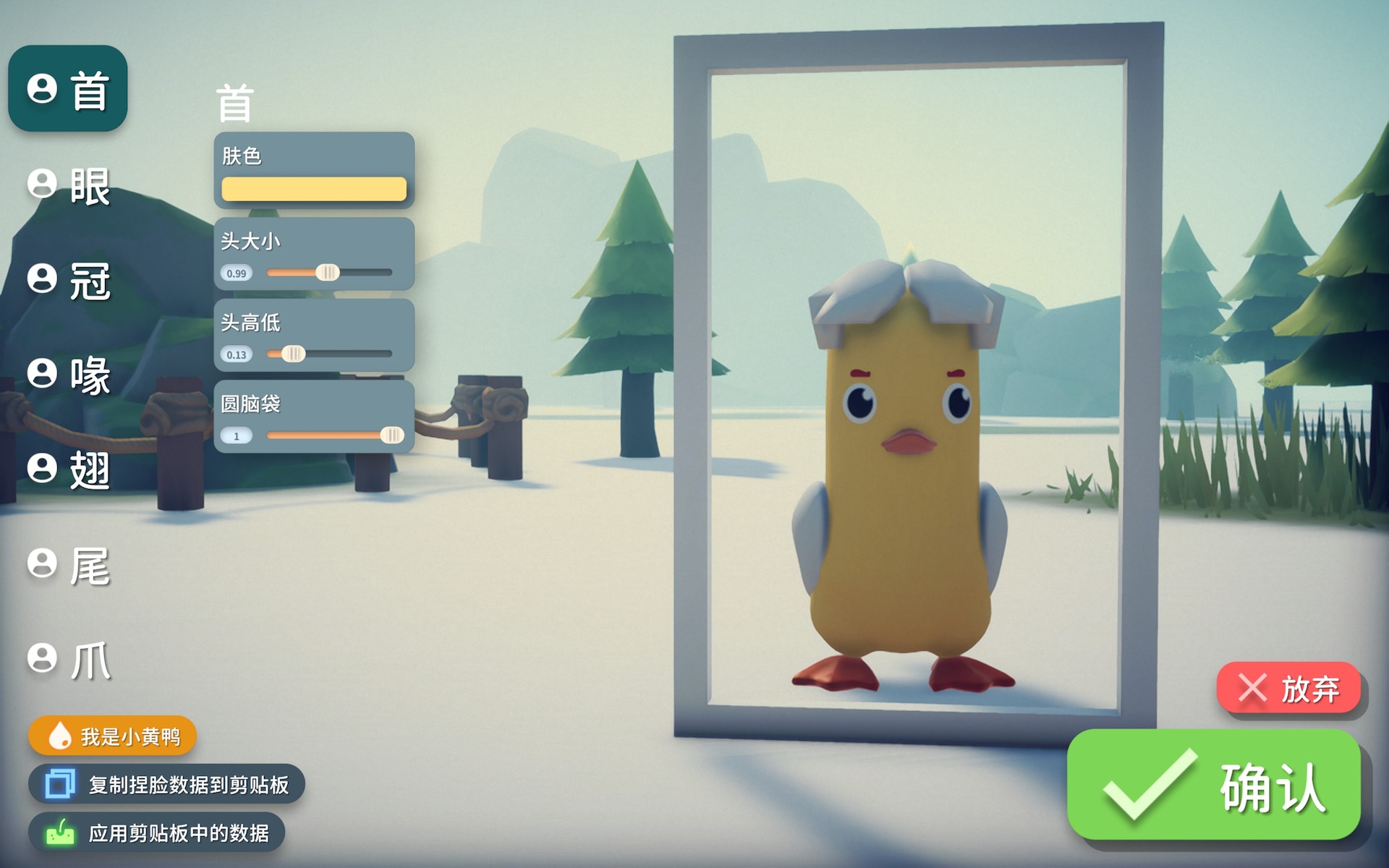1389x868 pixels.
Task: Select the 爪 (claws) category
Action: click(69, 660)
